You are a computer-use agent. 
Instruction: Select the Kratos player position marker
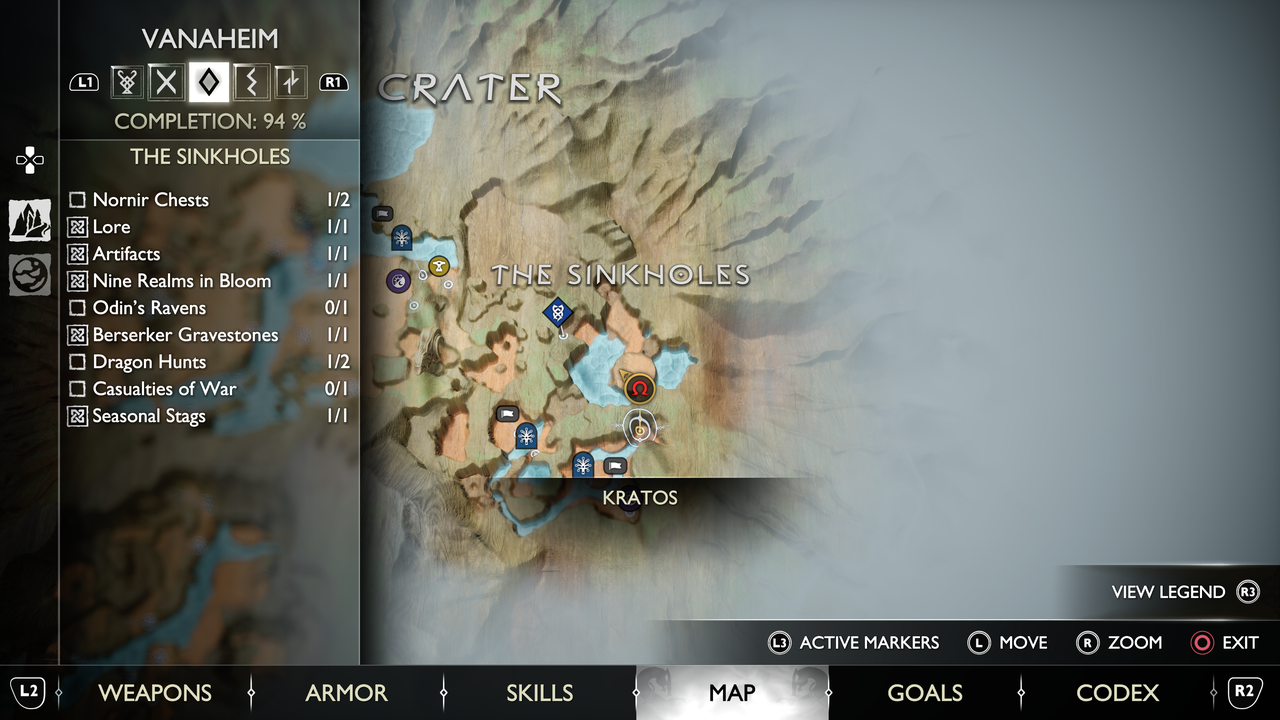(x=640, y=428)
